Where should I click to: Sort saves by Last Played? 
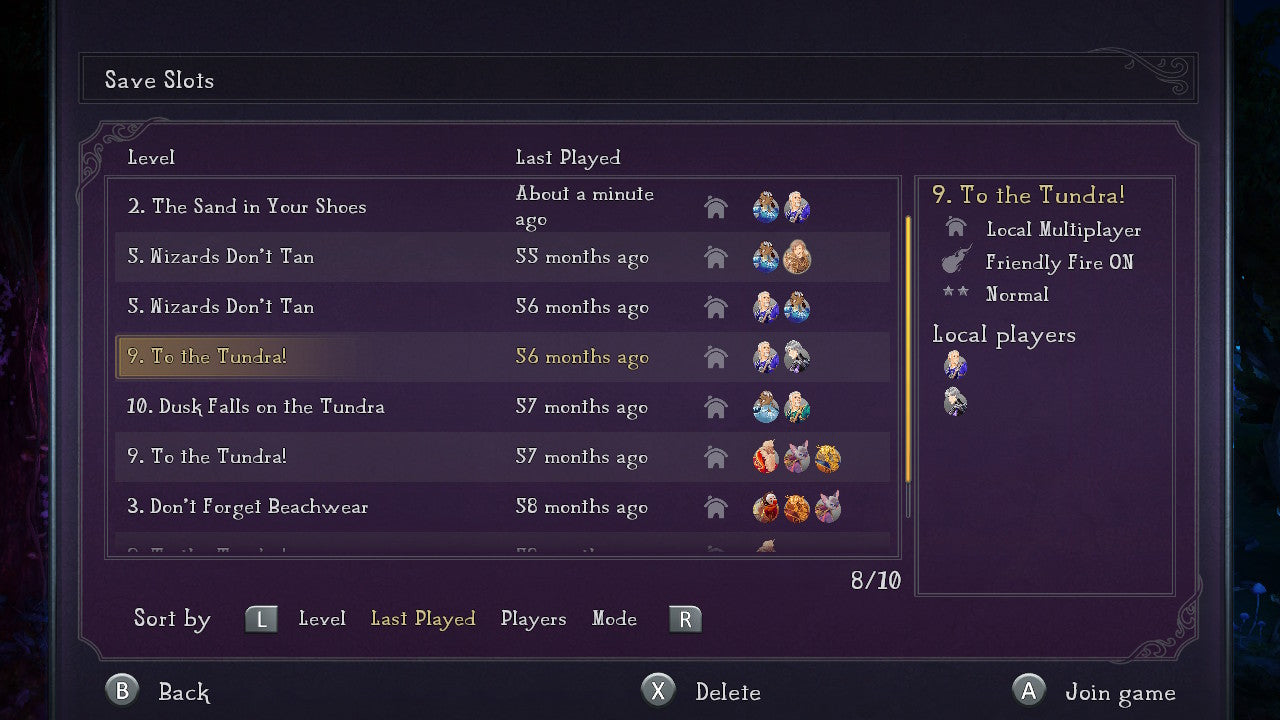[x=423, y=618]
